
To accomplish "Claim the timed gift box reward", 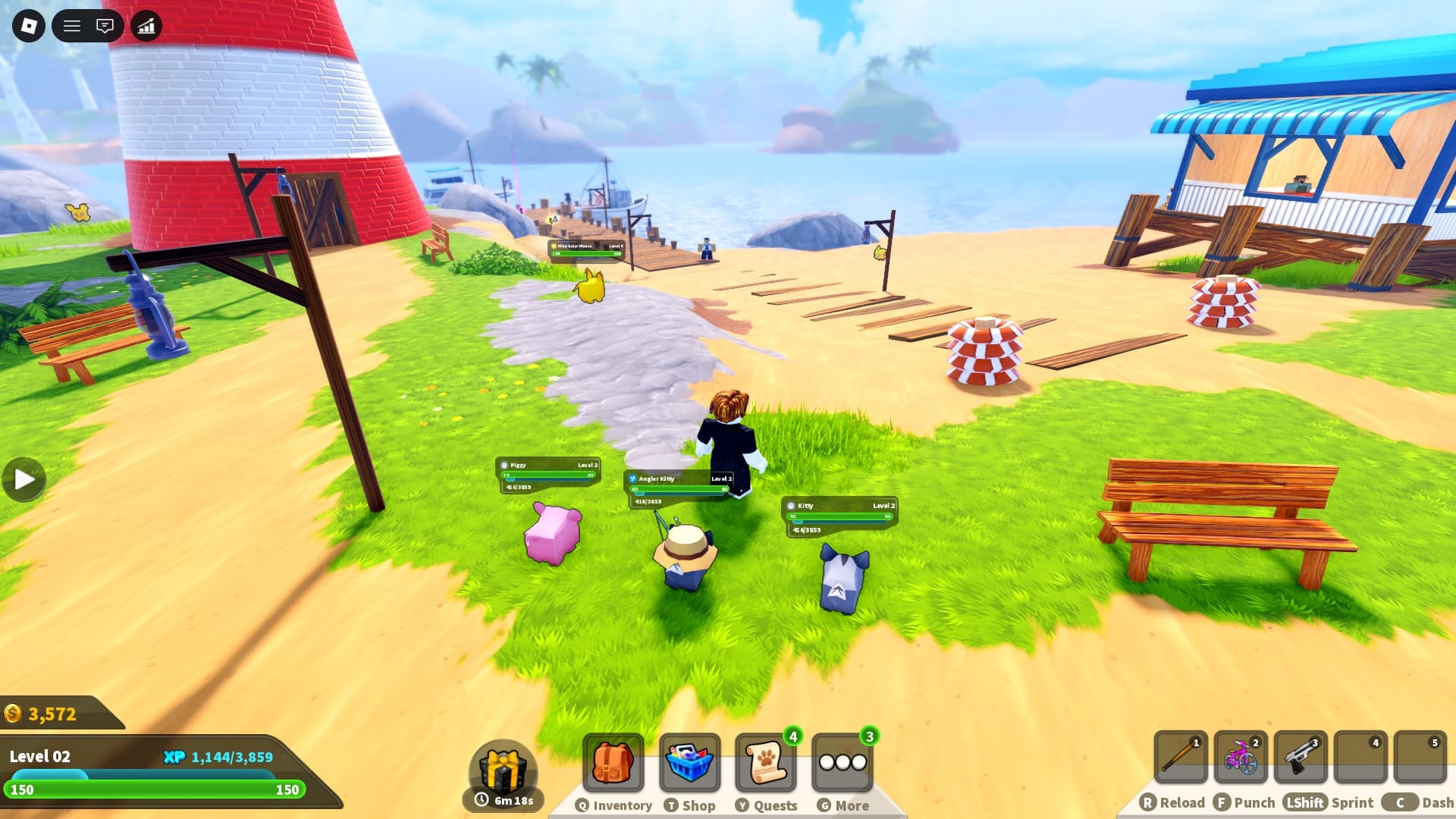I will click(503, 771).
